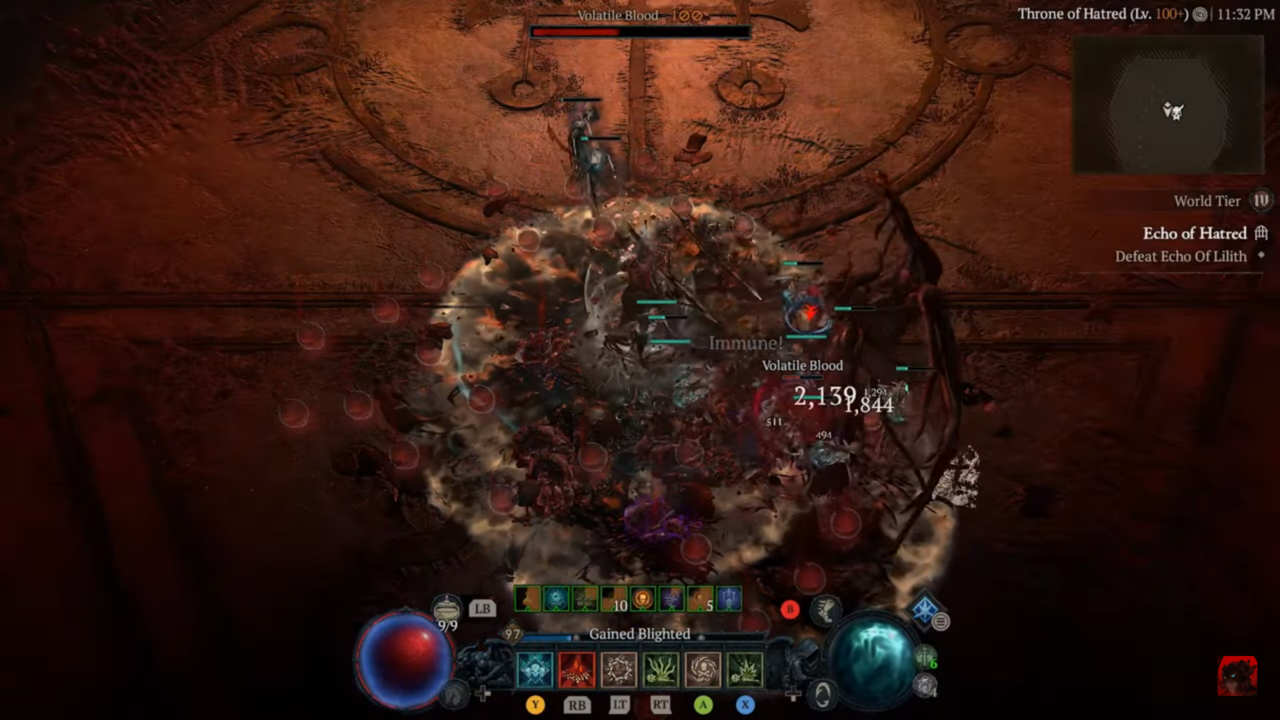Select the Echo of Hatred quest tracker
Image resolution: width=1280 pixels, height=720 pixels.
(x=1195, y=233)
